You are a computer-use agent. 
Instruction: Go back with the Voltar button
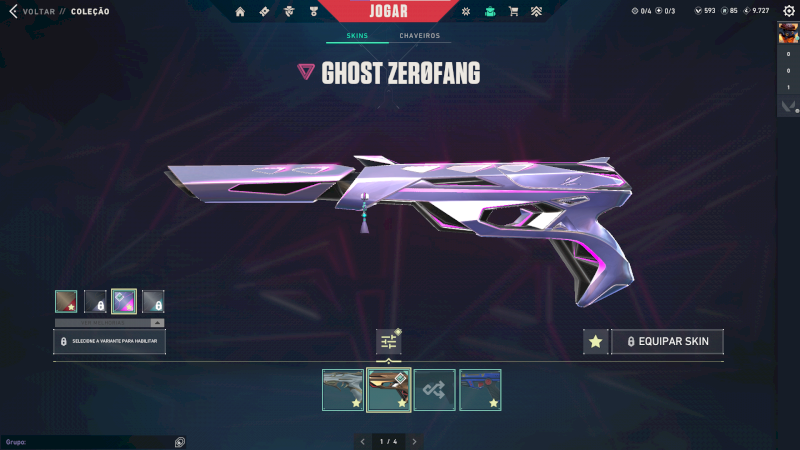[31, 11]
